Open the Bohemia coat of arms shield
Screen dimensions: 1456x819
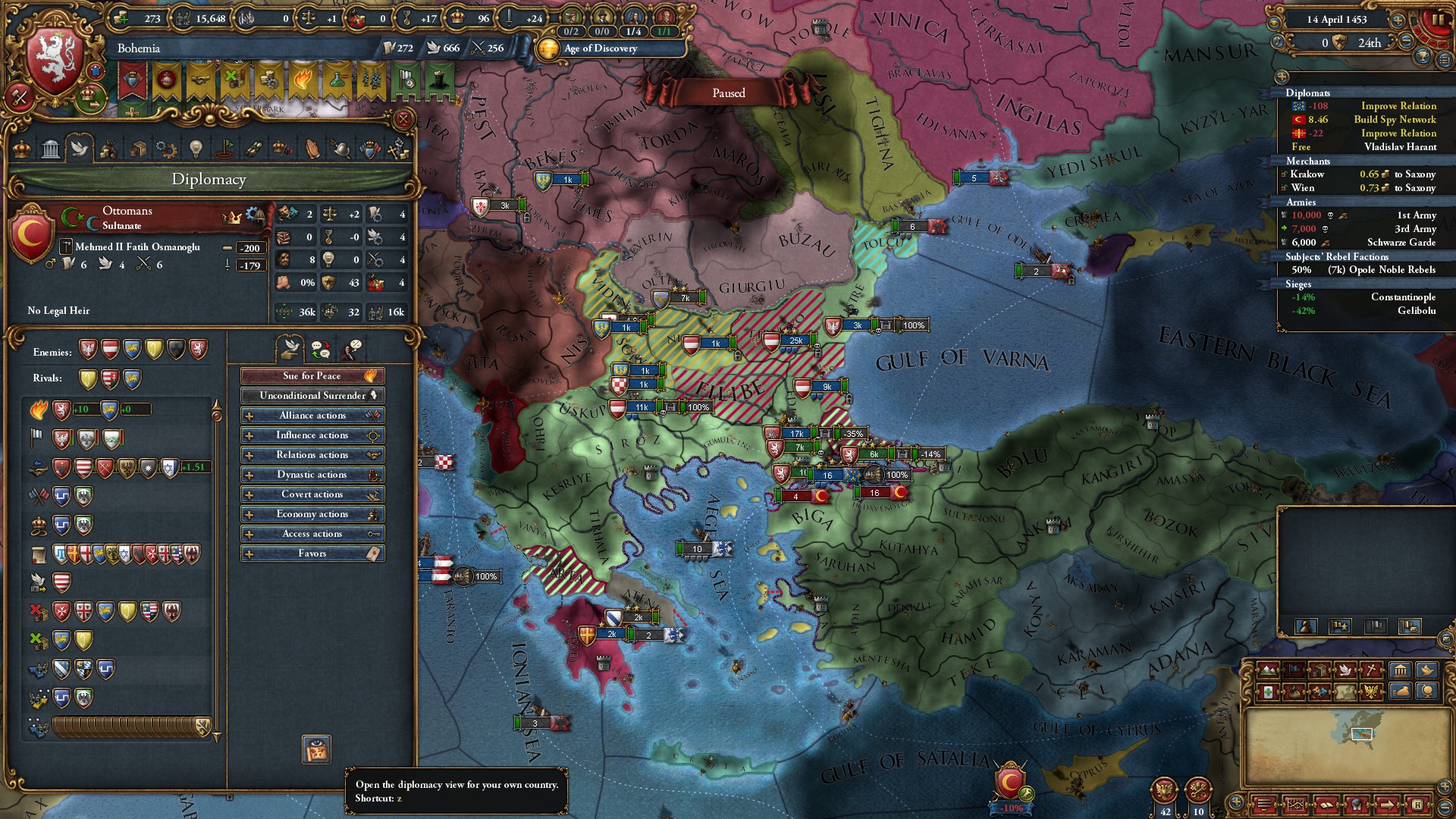pyautogui.click(x=55, y=61)
